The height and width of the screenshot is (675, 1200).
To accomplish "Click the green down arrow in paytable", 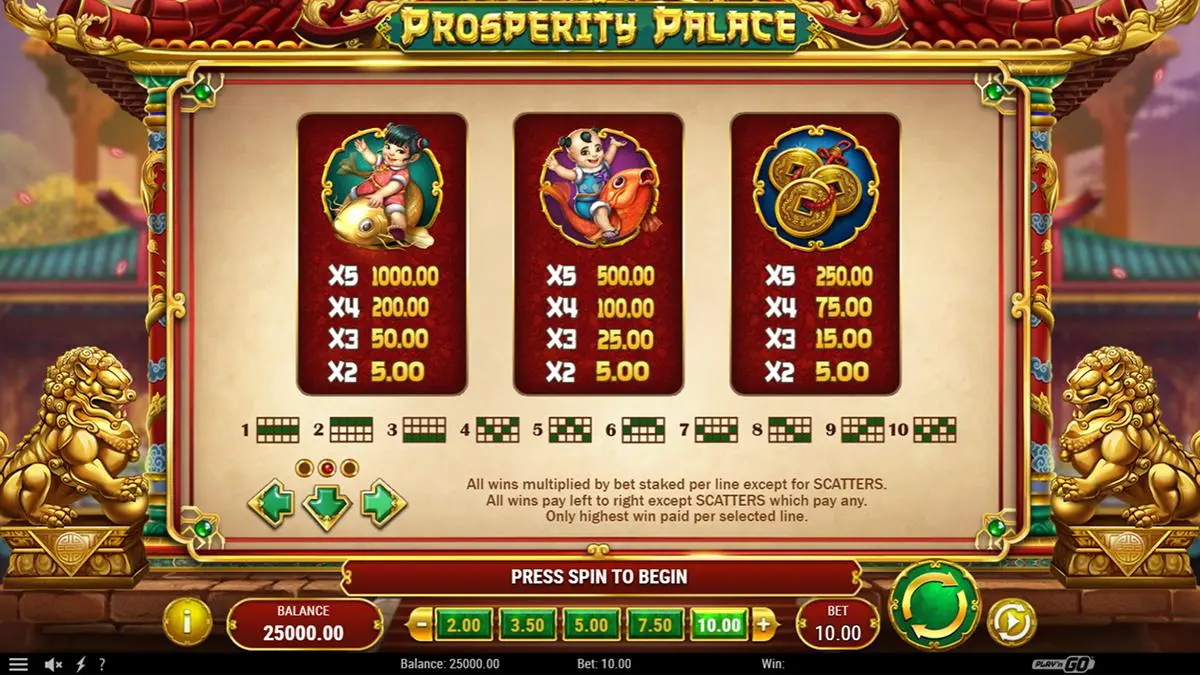I will coord(327,506).
